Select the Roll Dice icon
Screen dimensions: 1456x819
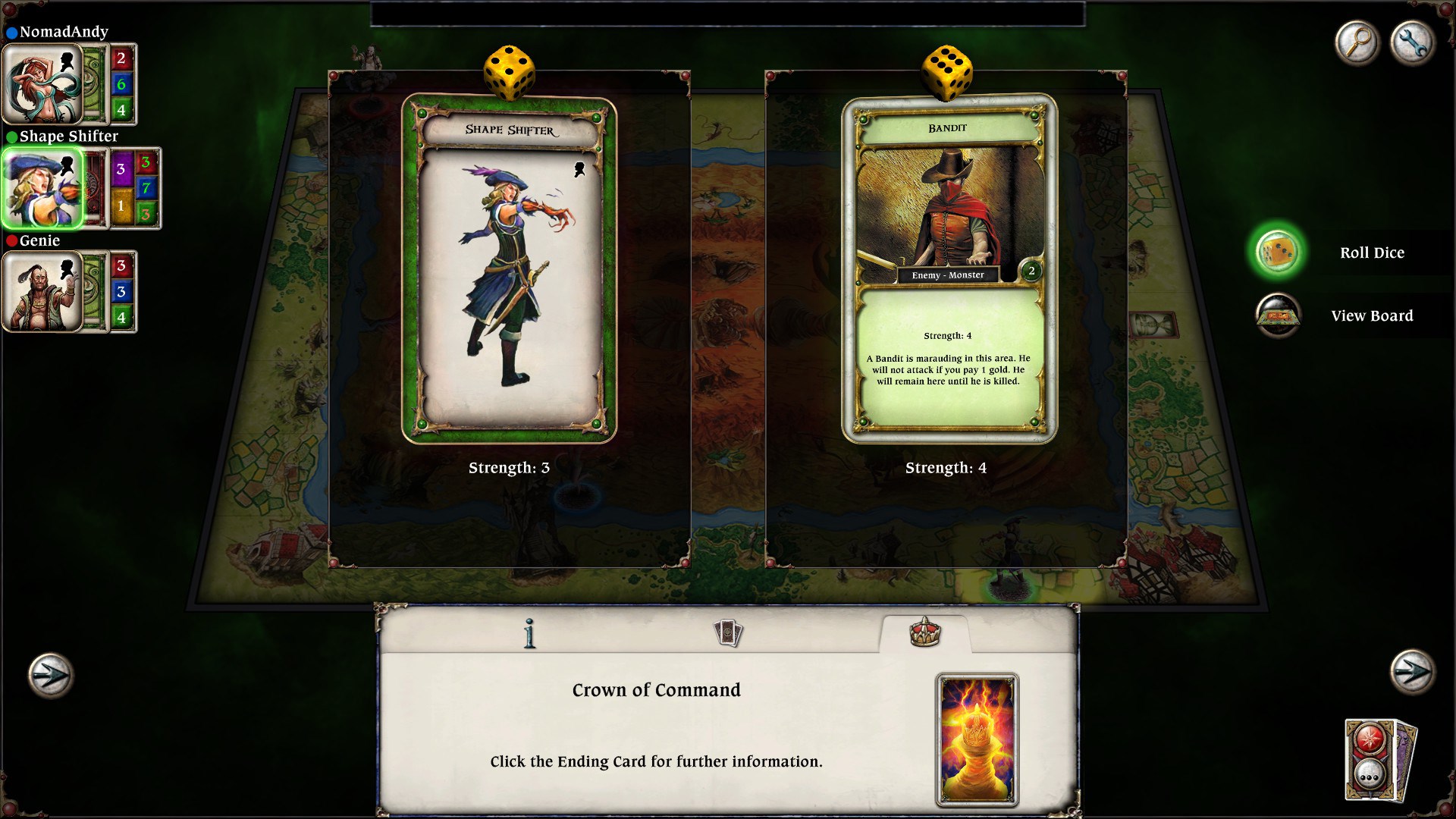(x=1279, y=253)
